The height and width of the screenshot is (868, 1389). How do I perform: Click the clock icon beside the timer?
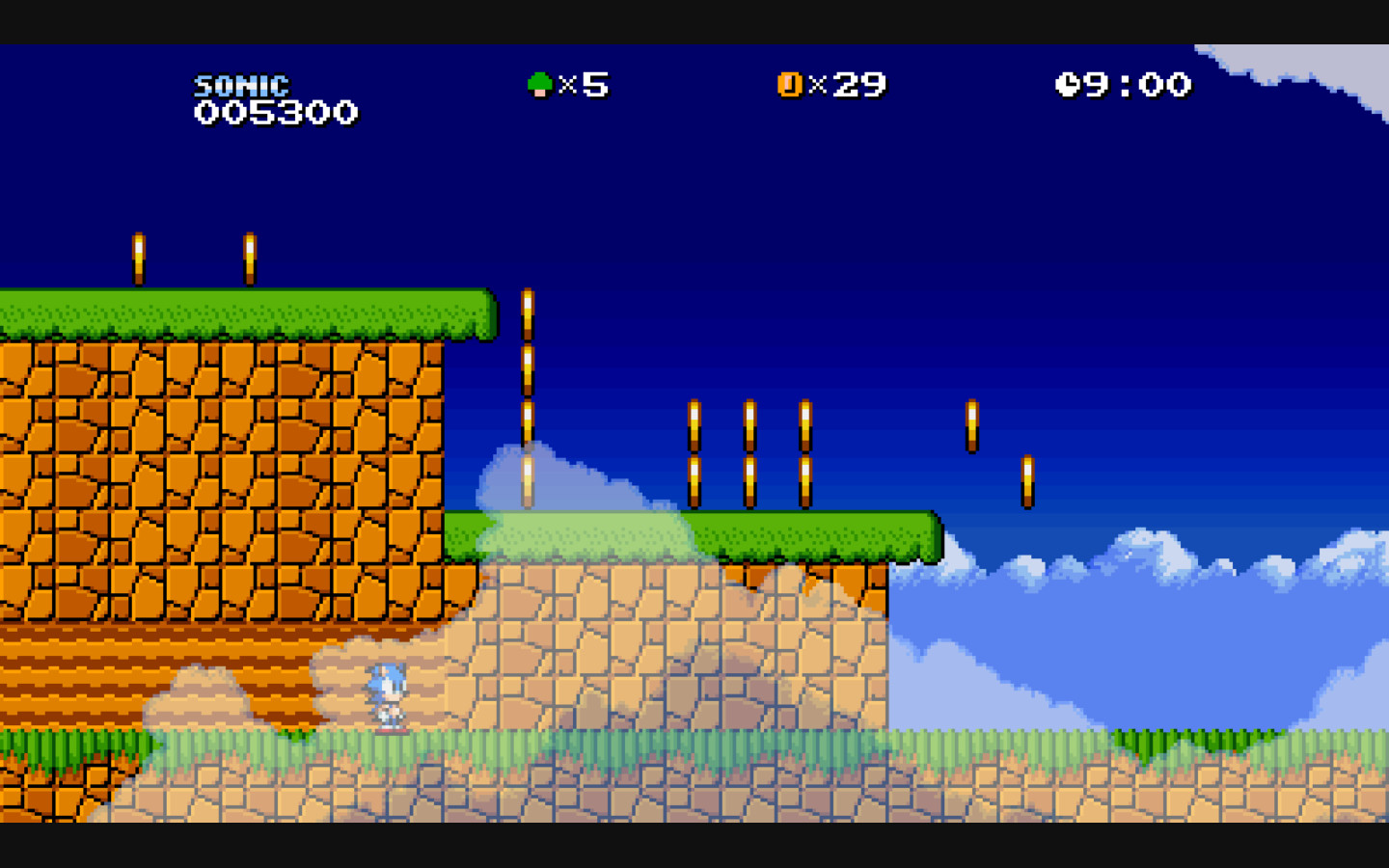[x=1071, y=85]
